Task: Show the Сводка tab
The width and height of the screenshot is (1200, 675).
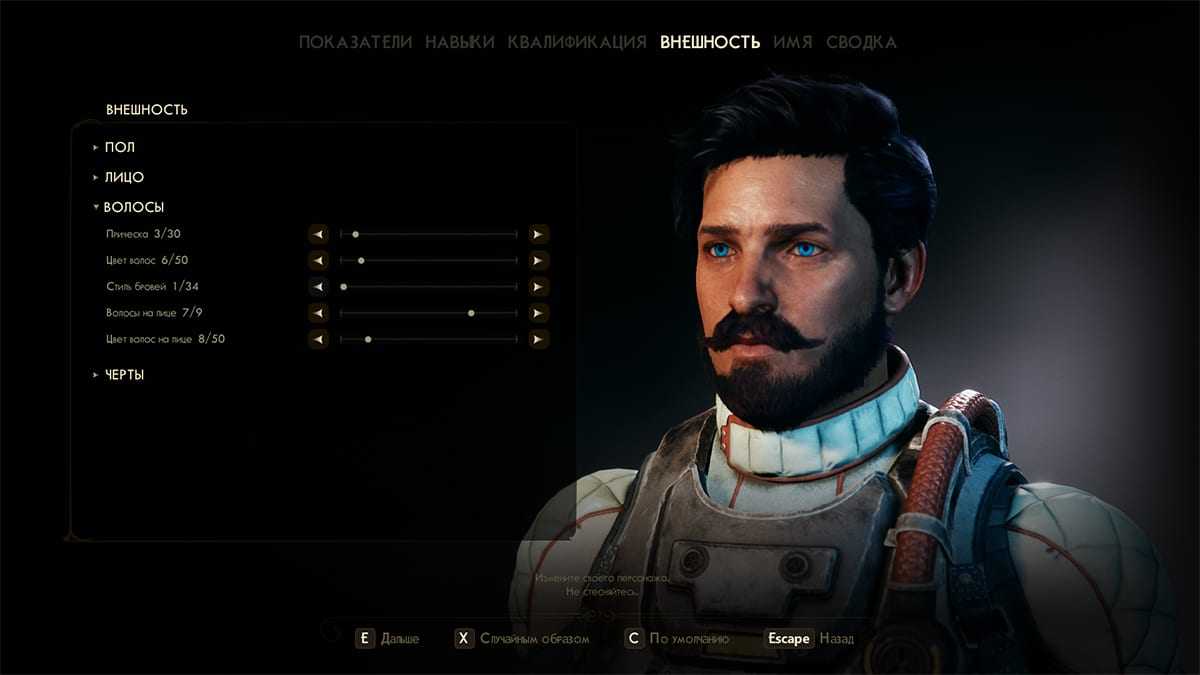Action: 861,42
